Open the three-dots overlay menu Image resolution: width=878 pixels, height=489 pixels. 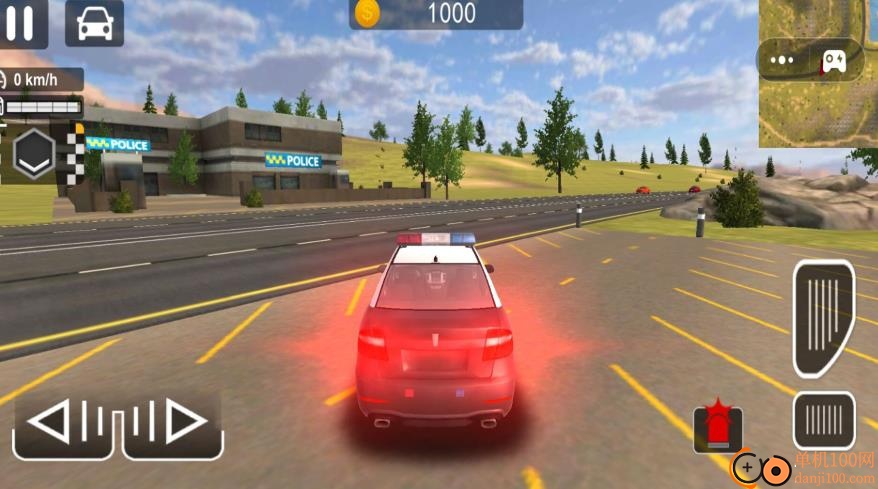coord(783,60)
